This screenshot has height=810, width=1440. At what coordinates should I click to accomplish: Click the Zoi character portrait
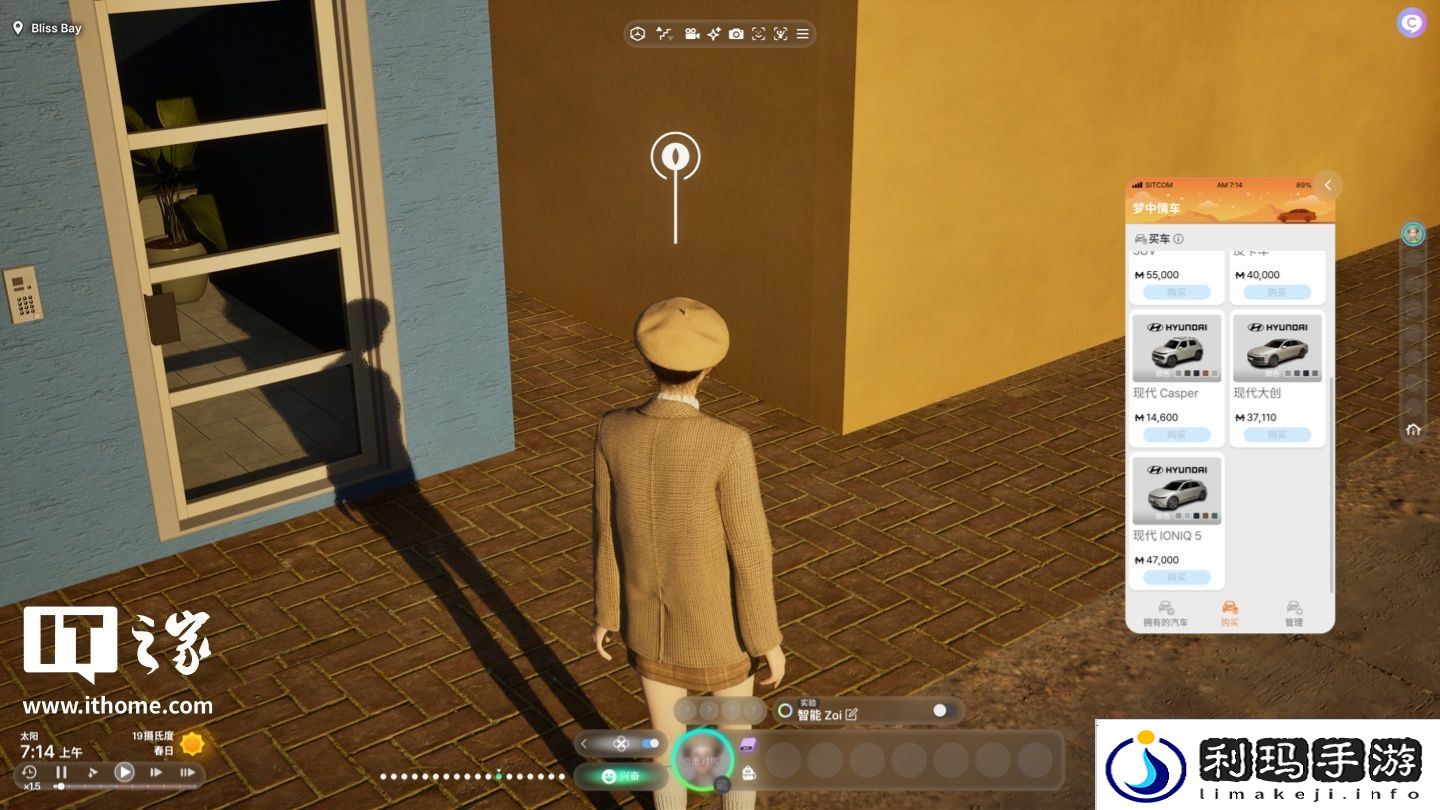pyautogui.click(x=703, y=761)
